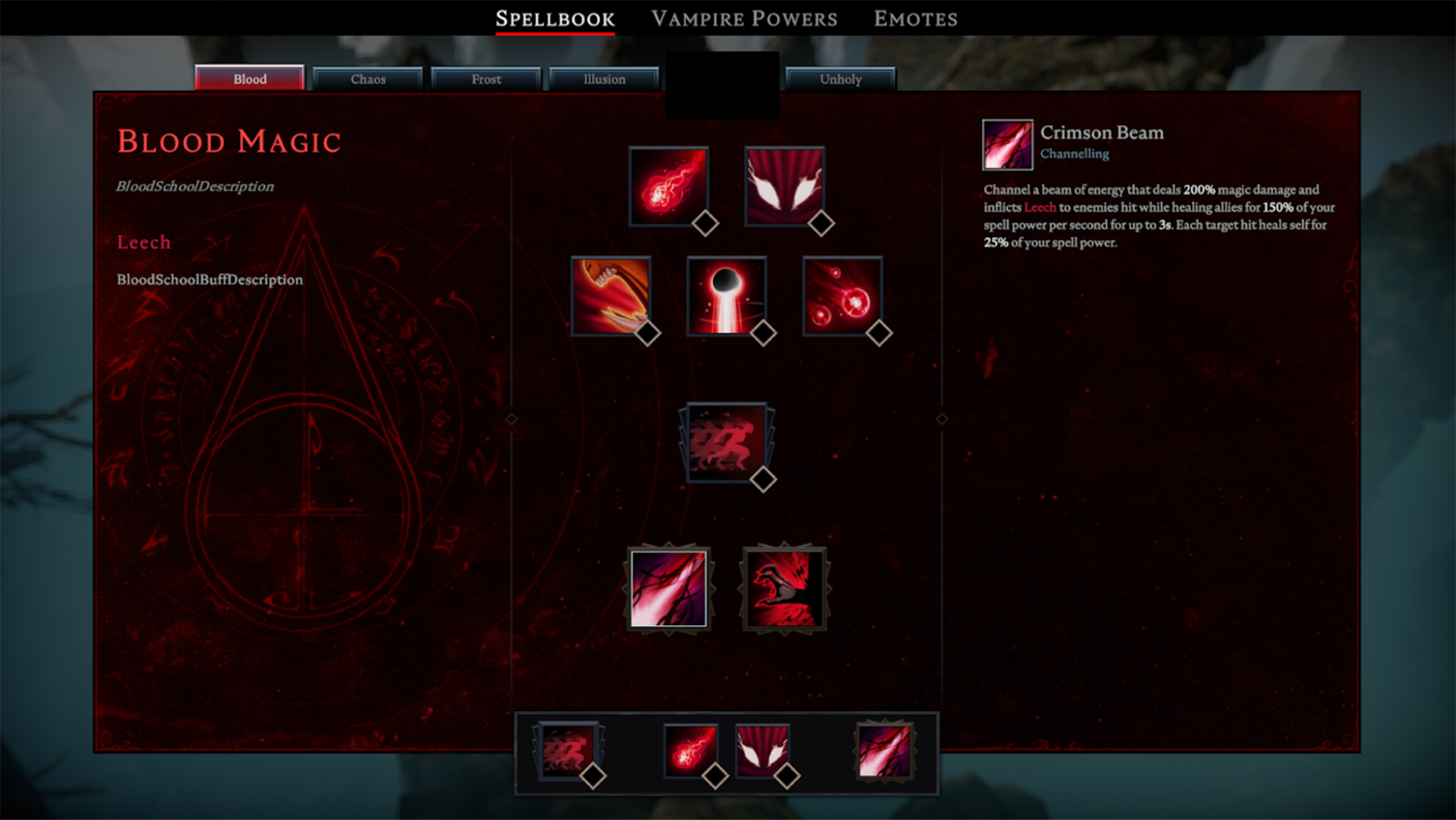The image size is (1456, 820).
Task: Choose the white-eyed mask spell in the spell grid
Action: 784,186
